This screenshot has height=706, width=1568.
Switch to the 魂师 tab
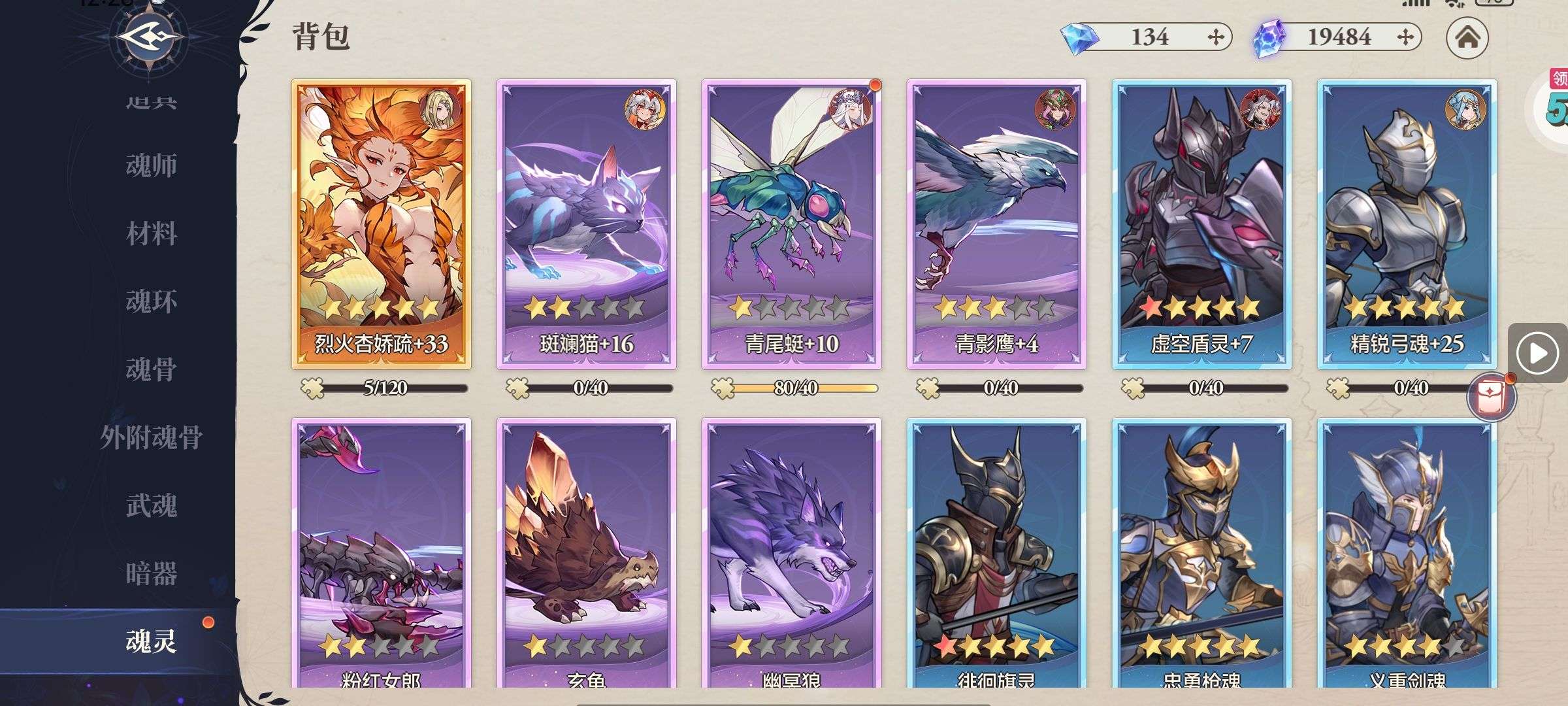coord(151,166)
